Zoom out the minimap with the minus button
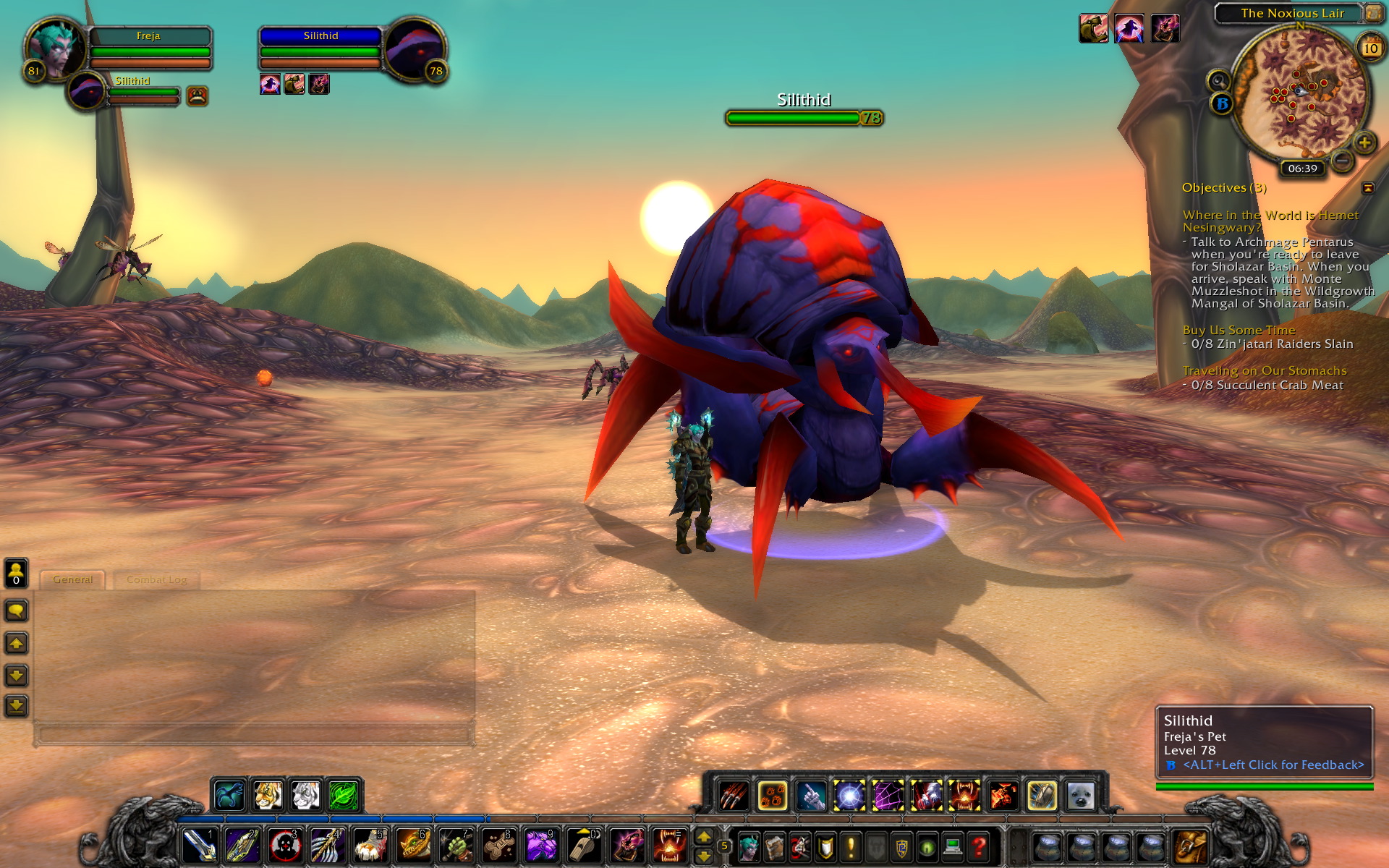The image size is (1389, 868). 1342,160
